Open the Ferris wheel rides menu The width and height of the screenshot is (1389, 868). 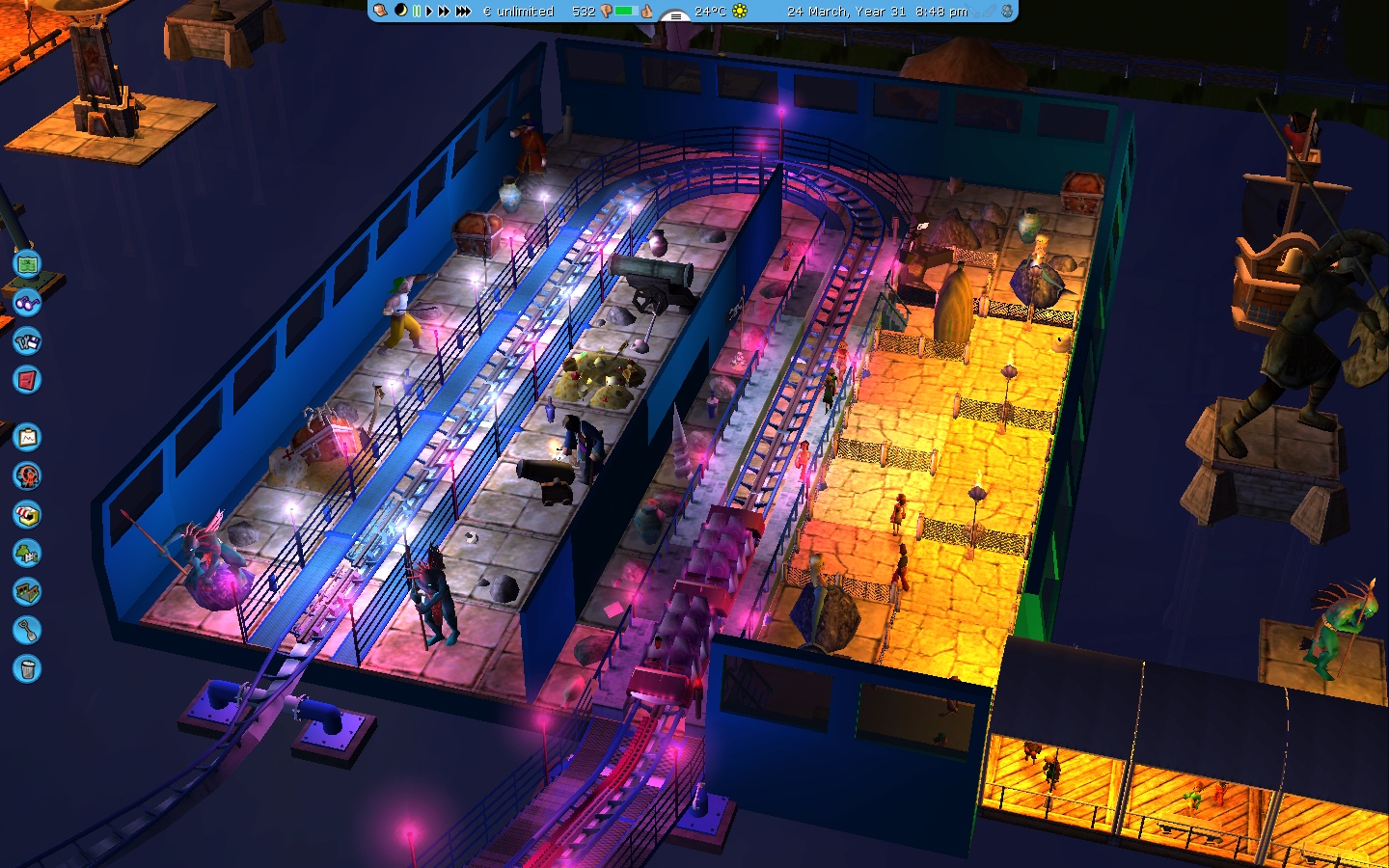click(27, 476)
